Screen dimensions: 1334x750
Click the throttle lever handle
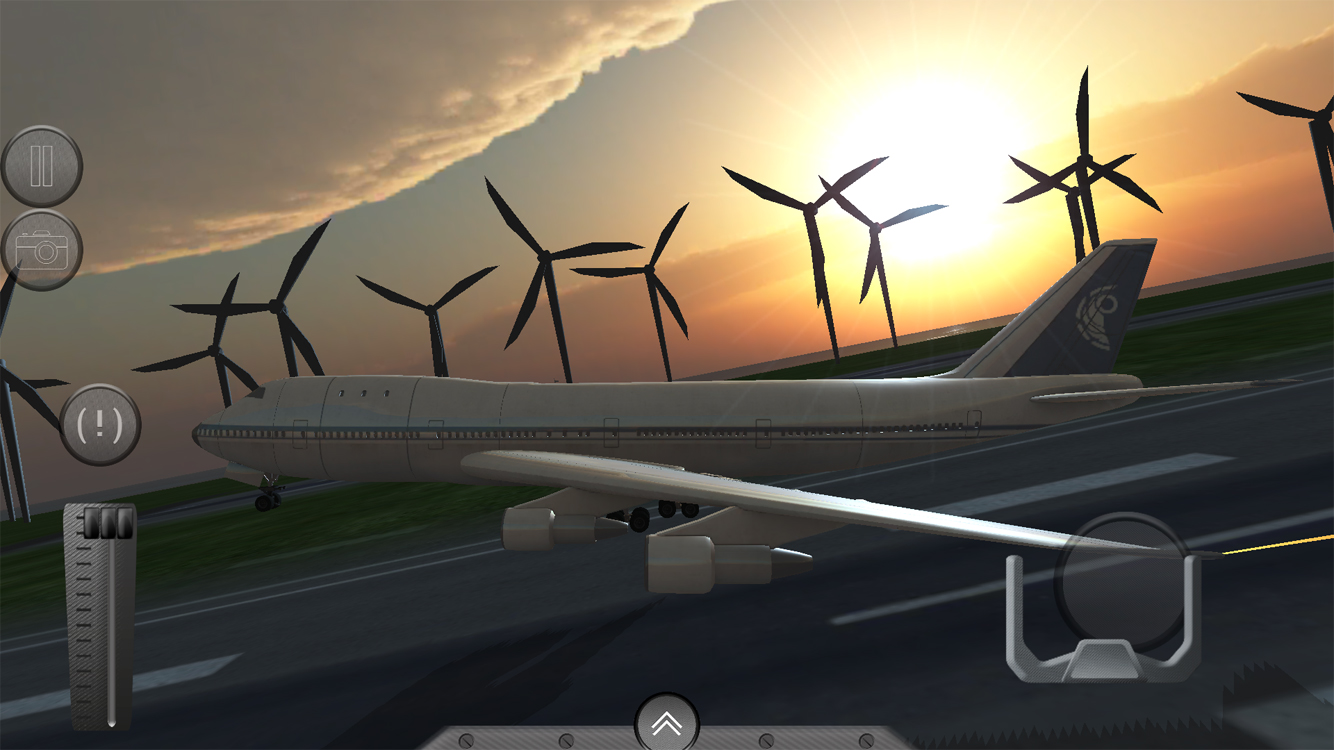107,524
